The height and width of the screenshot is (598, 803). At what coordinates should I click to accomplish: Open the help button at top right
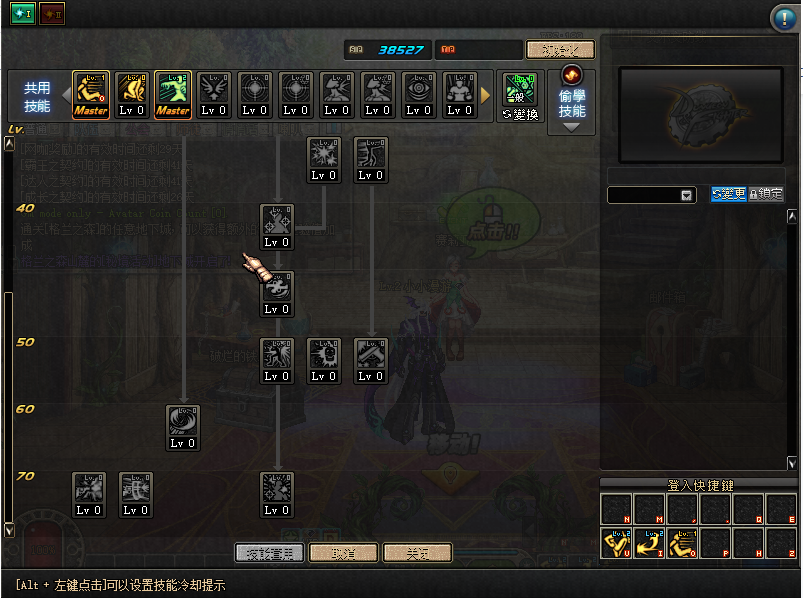click(x=783, y=17)
